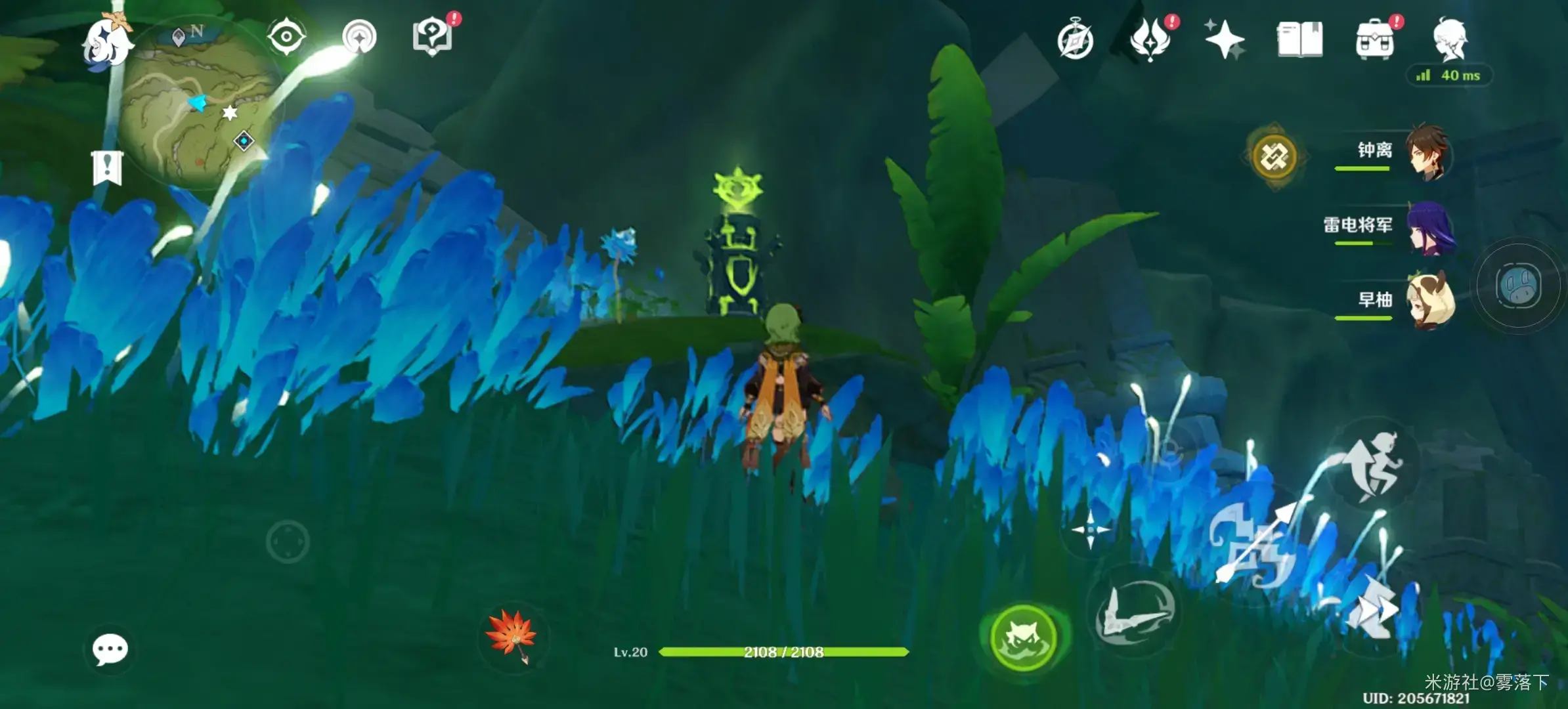Use the red maple leaf gadget
The image size is (1568, 709).
(x=512, y=635)
